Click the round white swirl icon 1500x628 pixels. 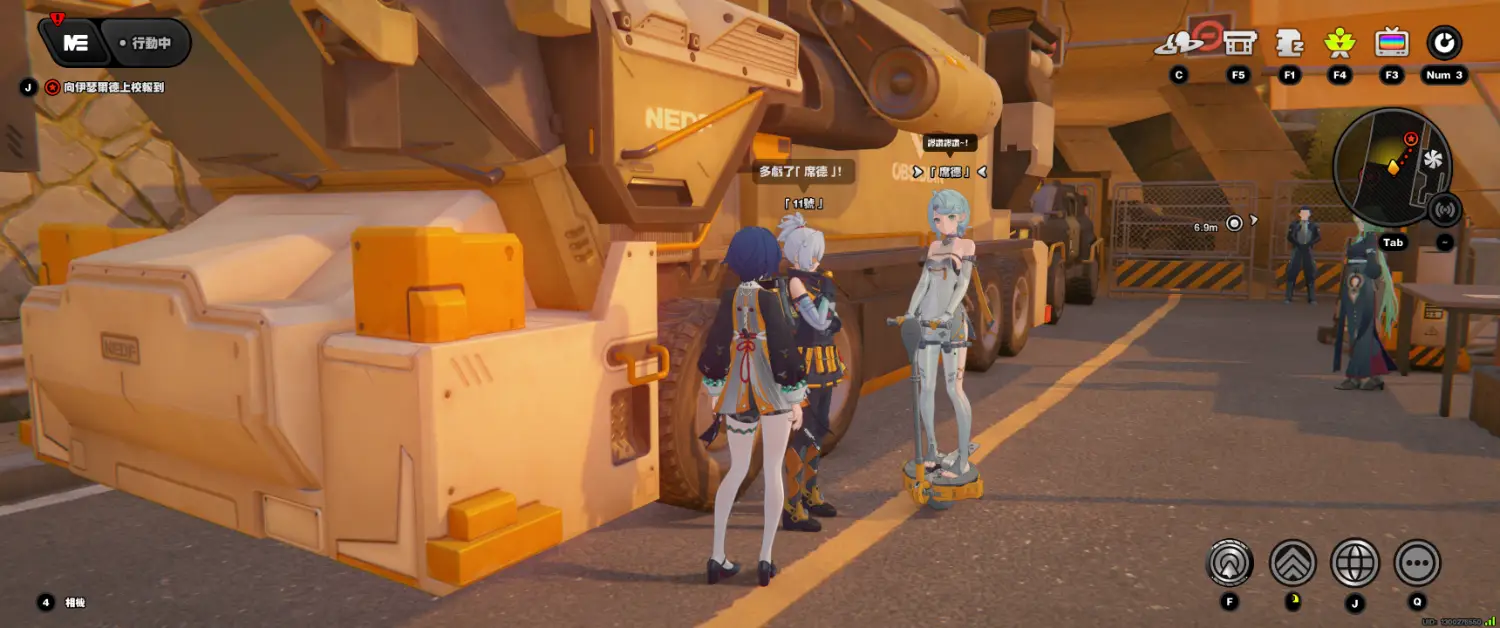[1444, 43]
